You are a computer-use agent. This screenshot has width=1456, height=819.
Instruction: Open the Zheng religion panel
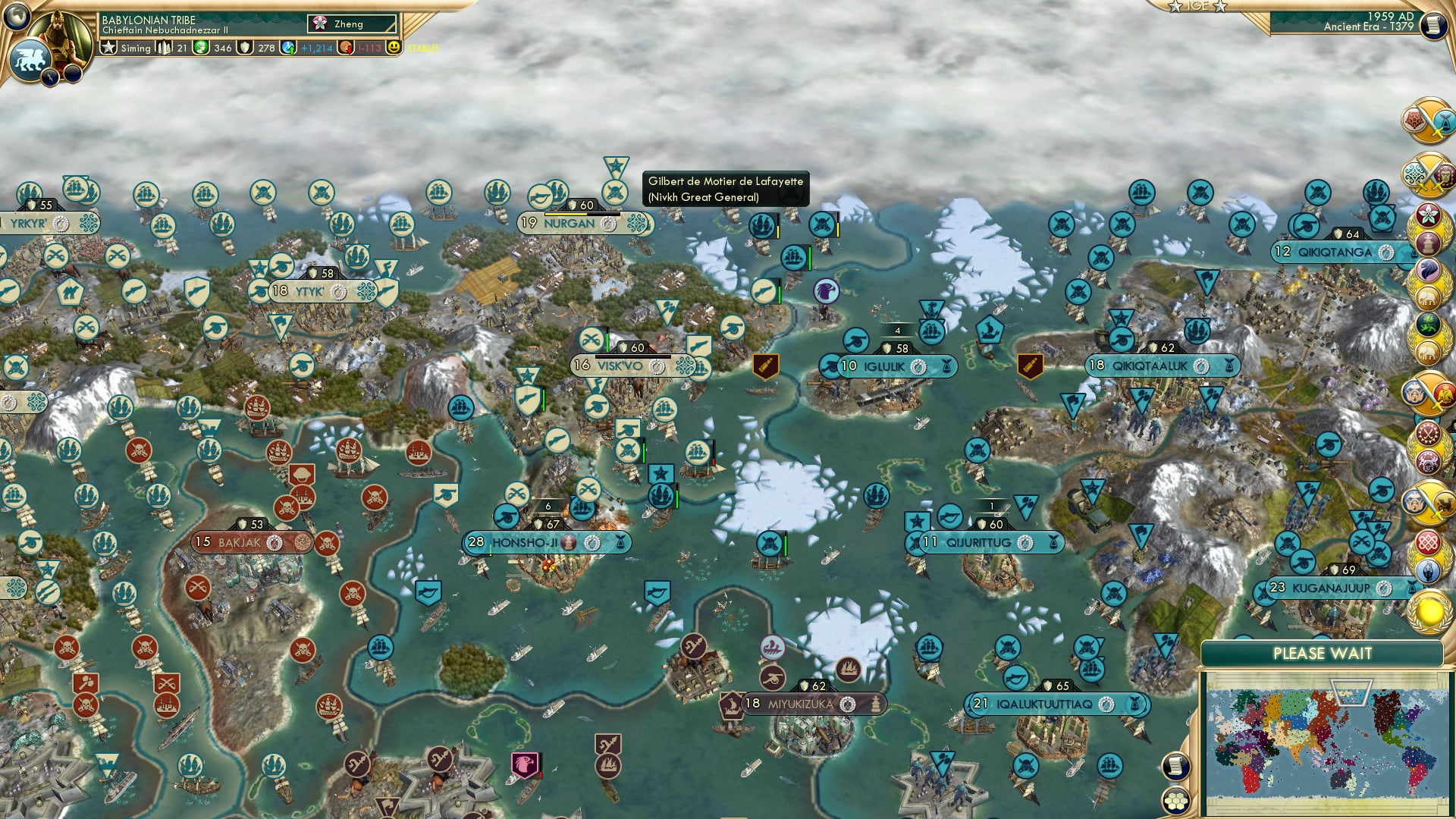[352, 24]
